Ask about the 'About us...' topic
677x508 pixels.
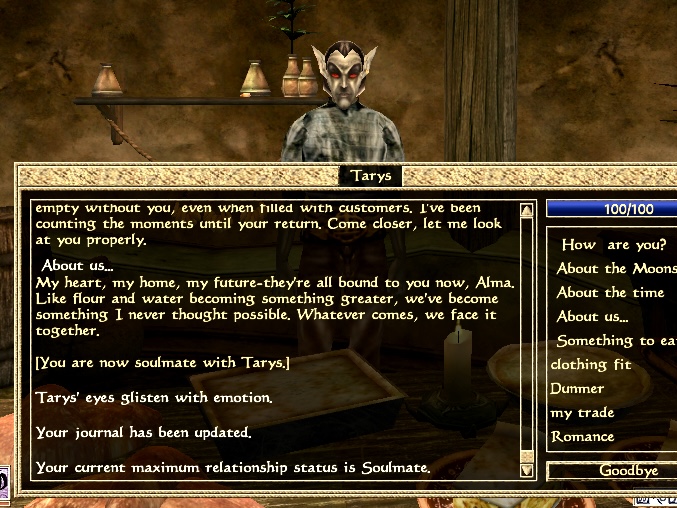[x=592, y=317]
